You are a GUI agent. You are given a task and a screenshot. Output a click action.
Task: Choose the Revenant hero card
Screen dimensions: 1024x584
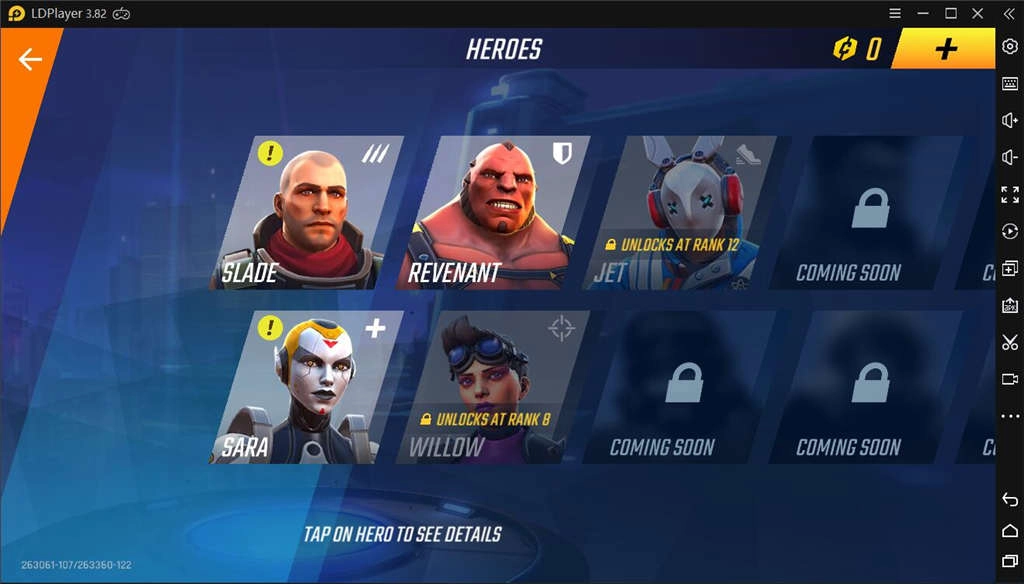point(494,213)
